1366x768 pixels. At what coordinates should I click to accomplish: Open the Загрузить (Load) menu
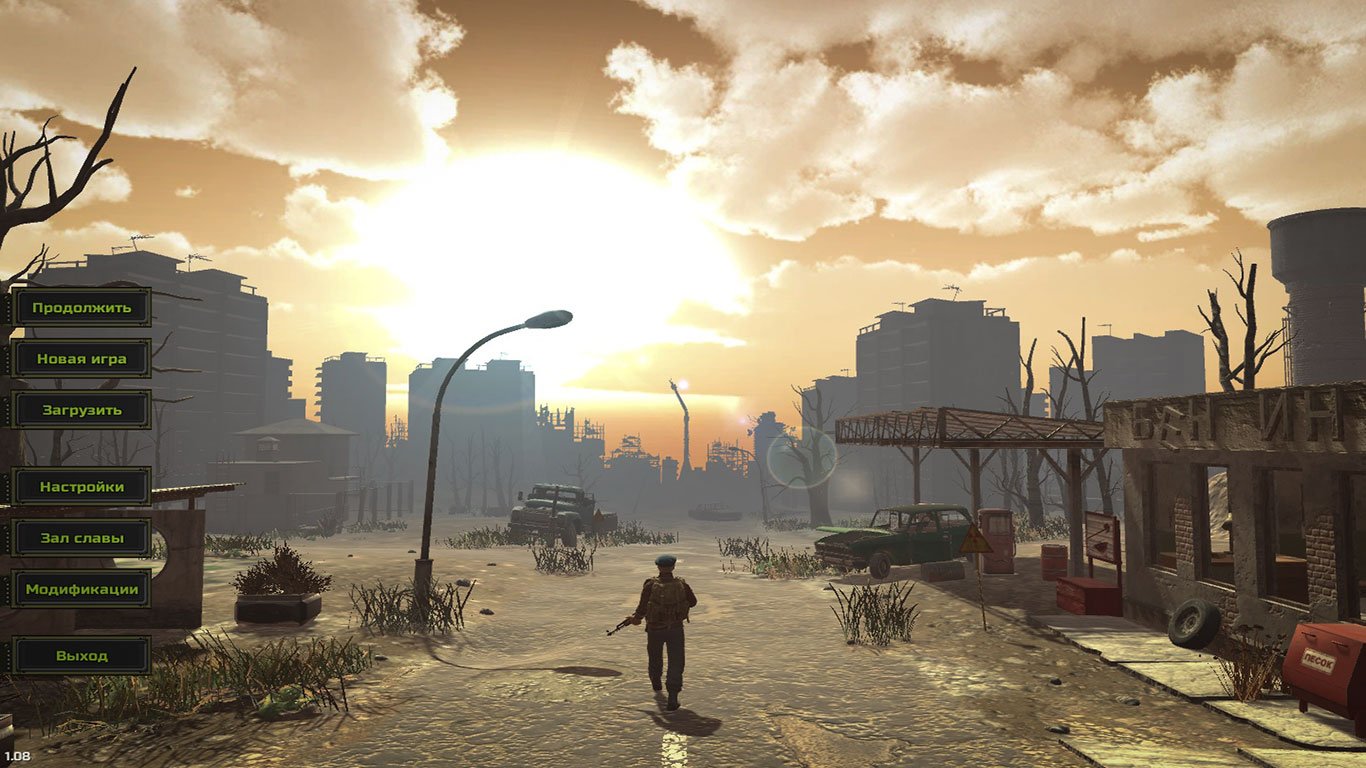[81, 409]
